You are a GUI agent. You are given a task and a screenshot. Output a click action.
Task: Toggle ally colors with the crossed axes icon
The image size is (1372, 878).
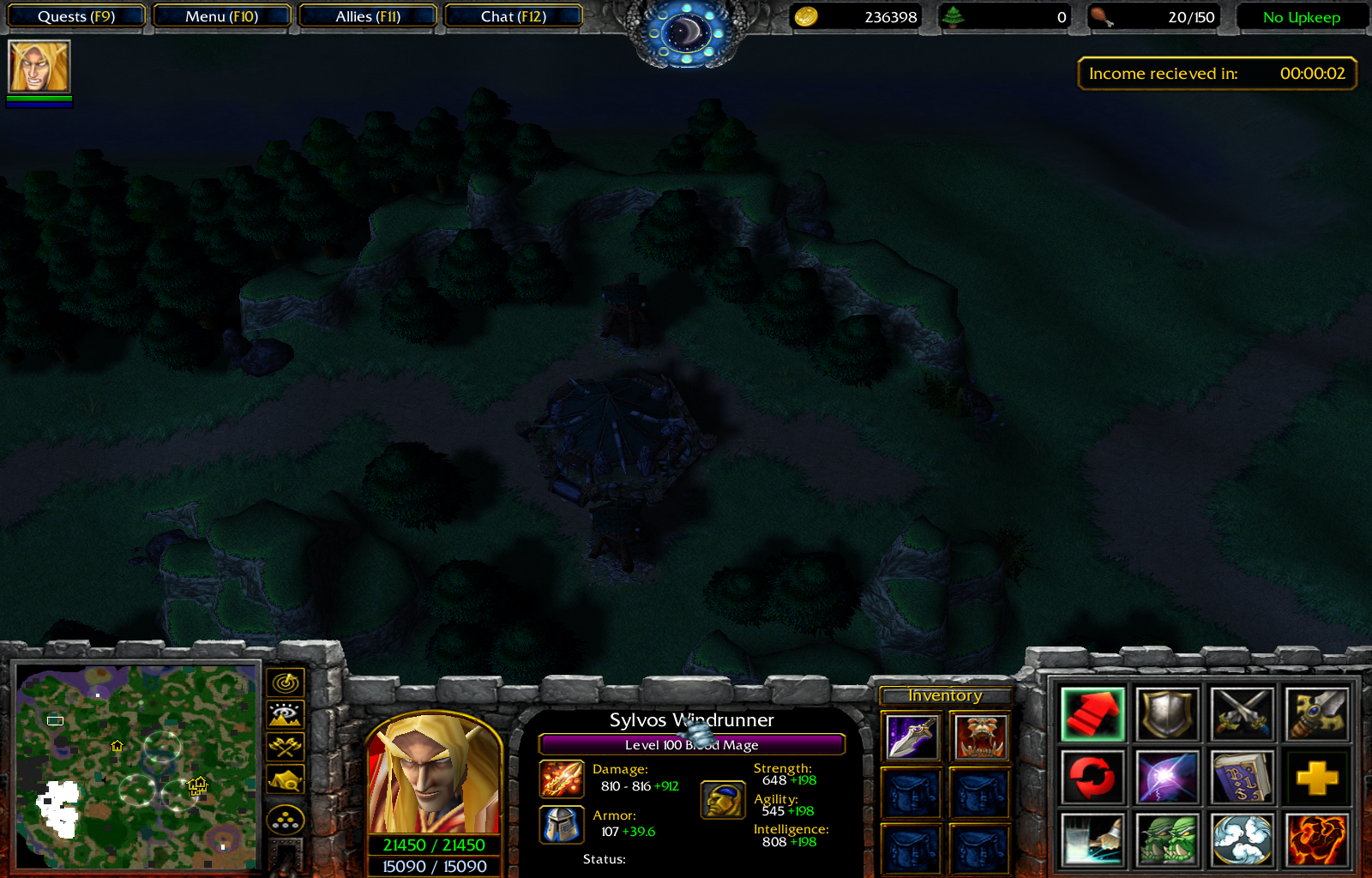tap(285, 745)
